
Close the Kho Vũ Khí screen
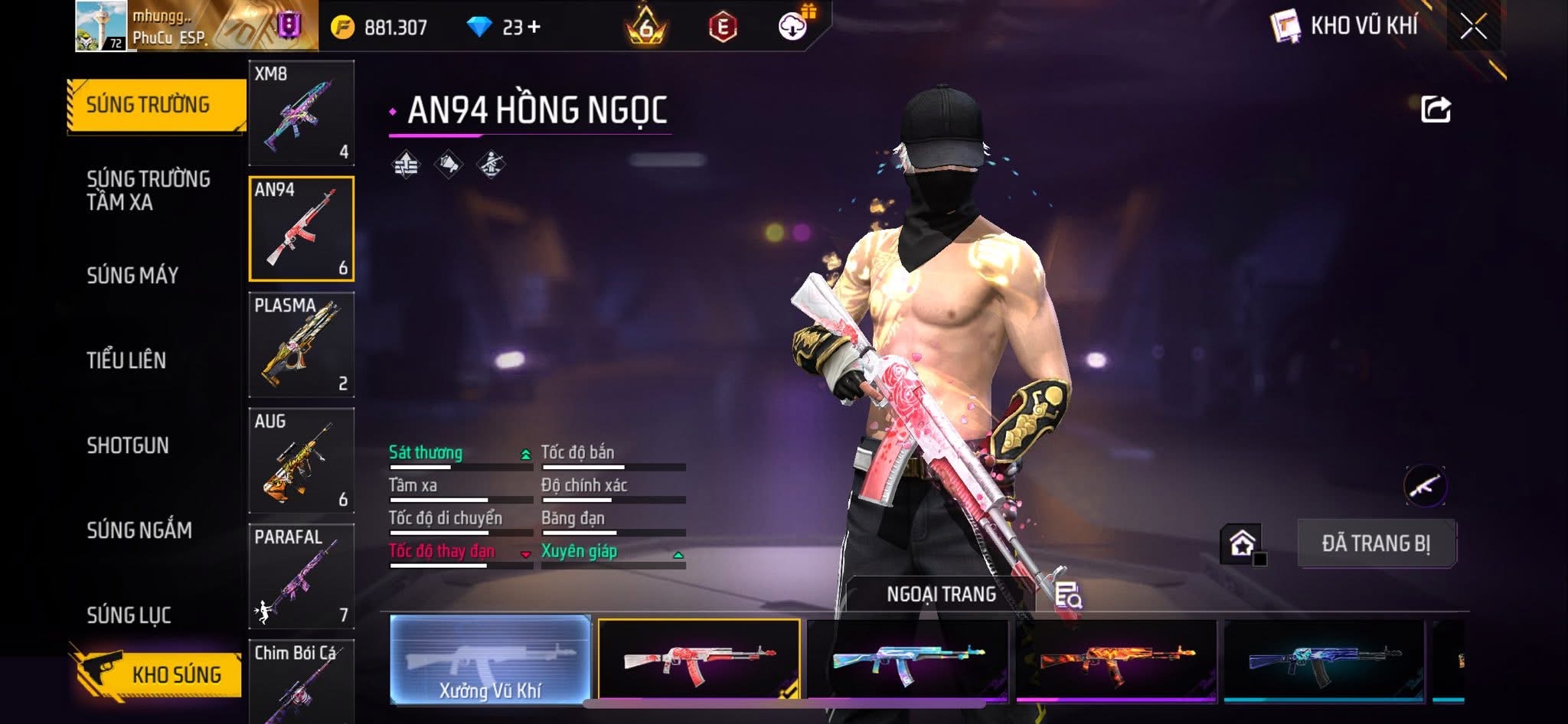(x=1473, y=27)
